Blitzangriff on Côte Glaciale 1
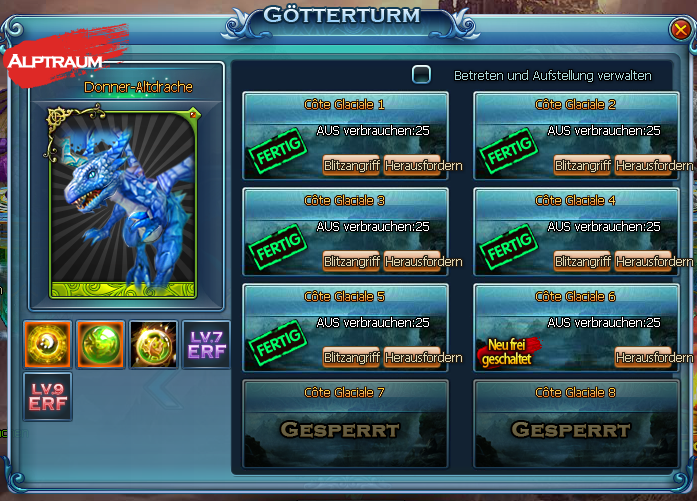 [x=351, y=165]
